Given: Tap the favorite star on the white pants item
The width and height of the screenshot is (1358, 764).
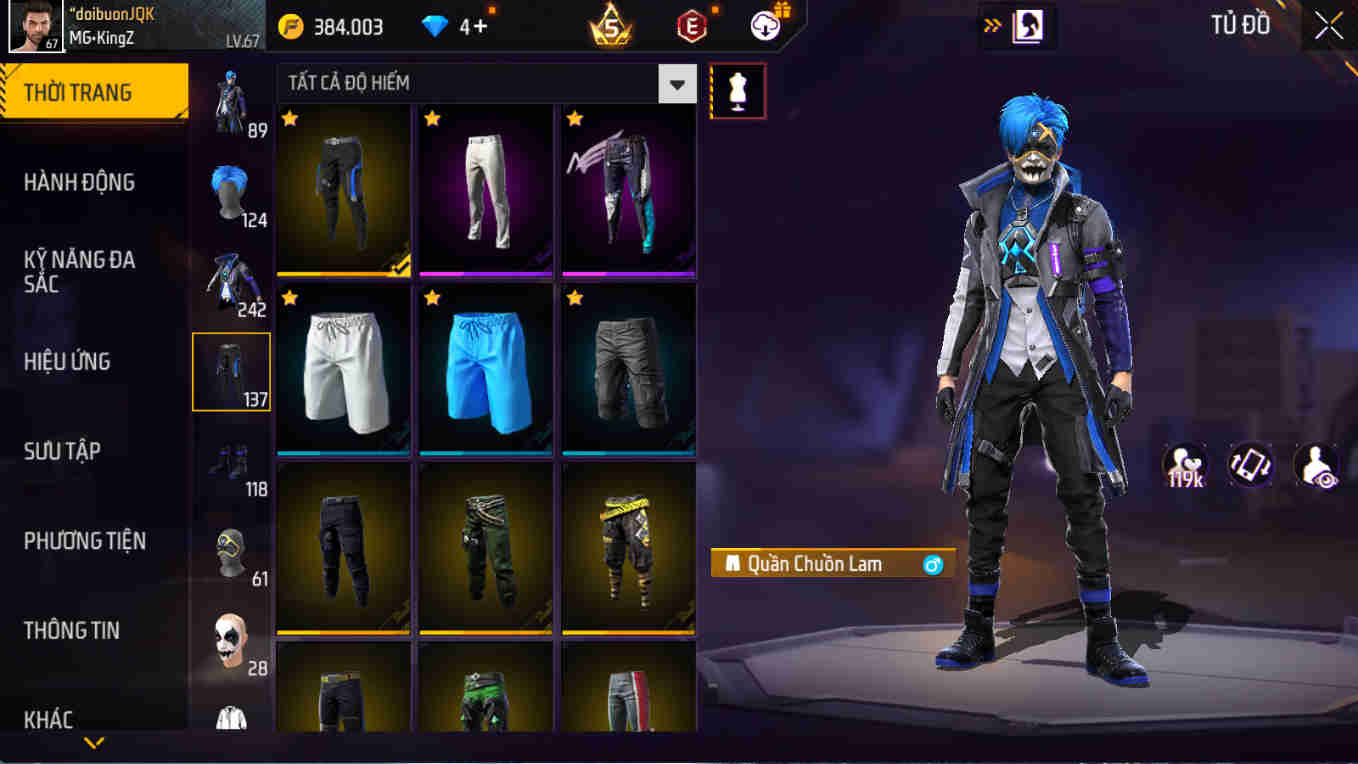Looking at the screenshot, I should (x=431, y=118).
